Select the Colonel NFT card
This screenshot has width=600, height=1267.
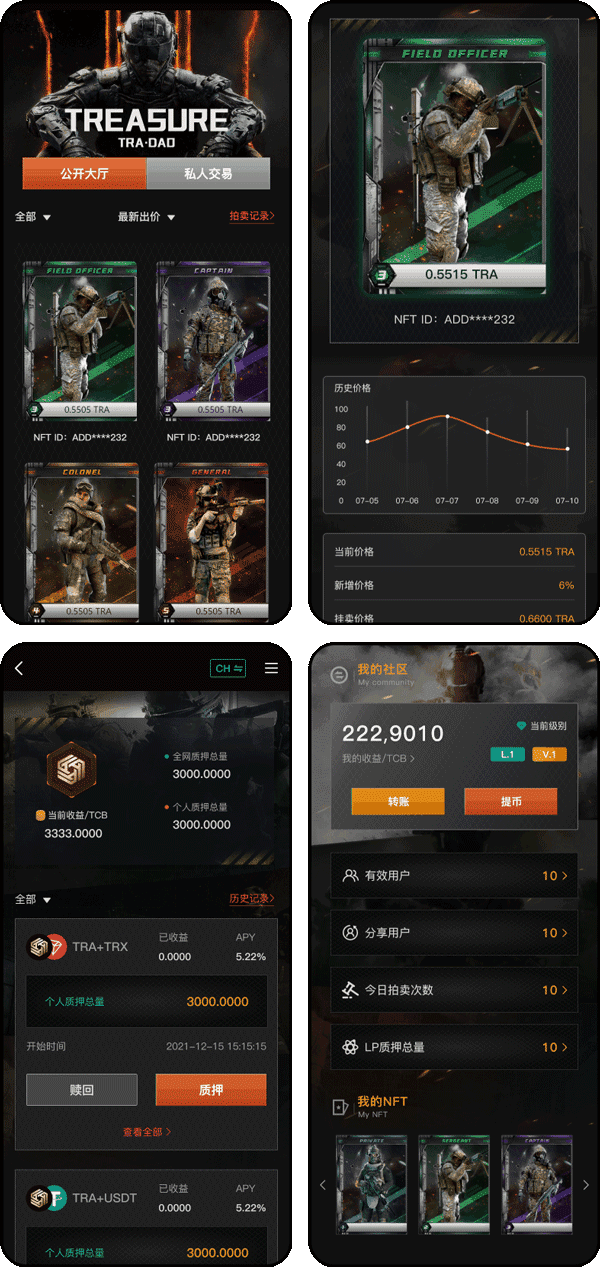[x=83, y=541]
